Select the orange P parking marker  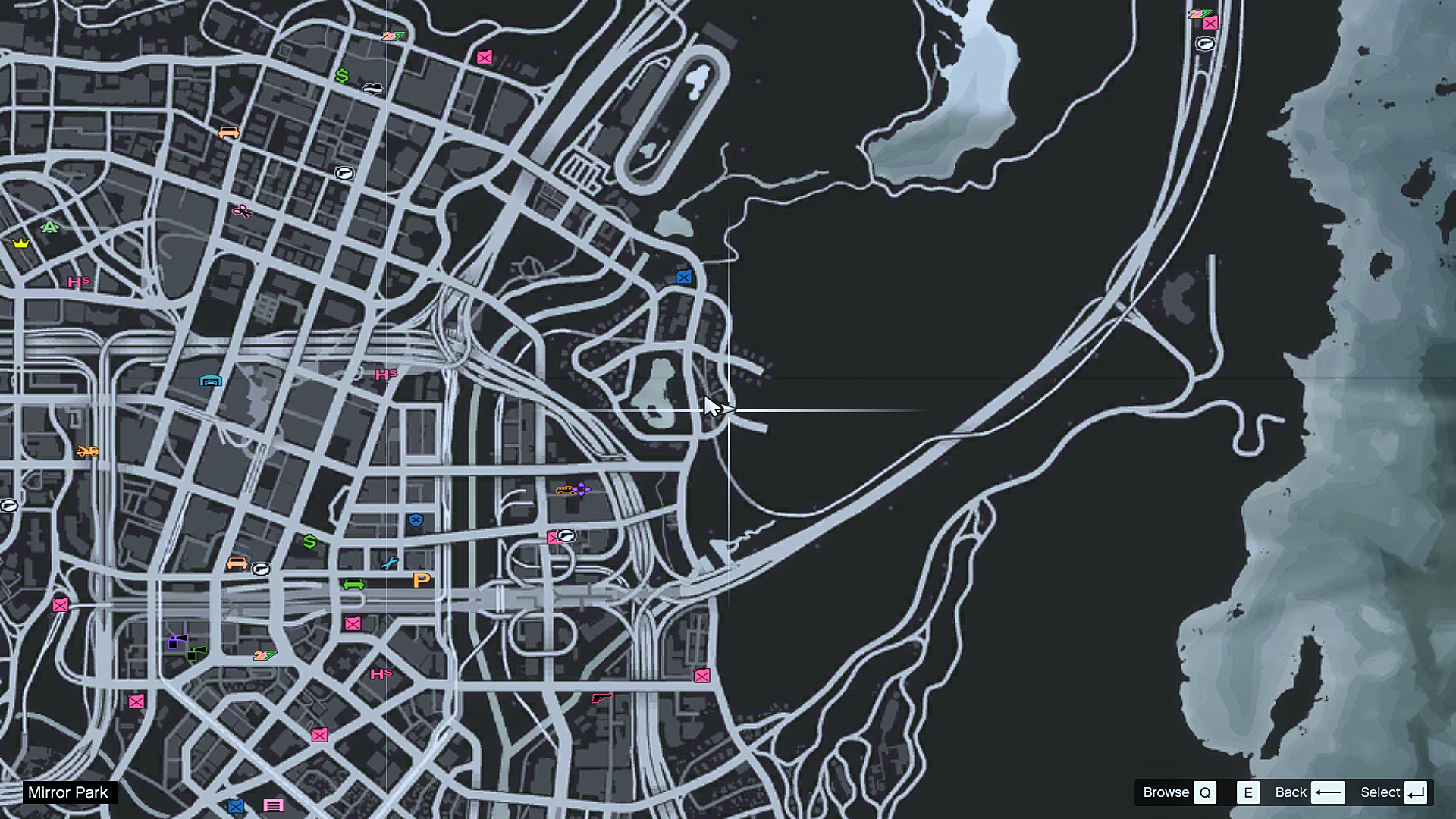pos(422,580)
